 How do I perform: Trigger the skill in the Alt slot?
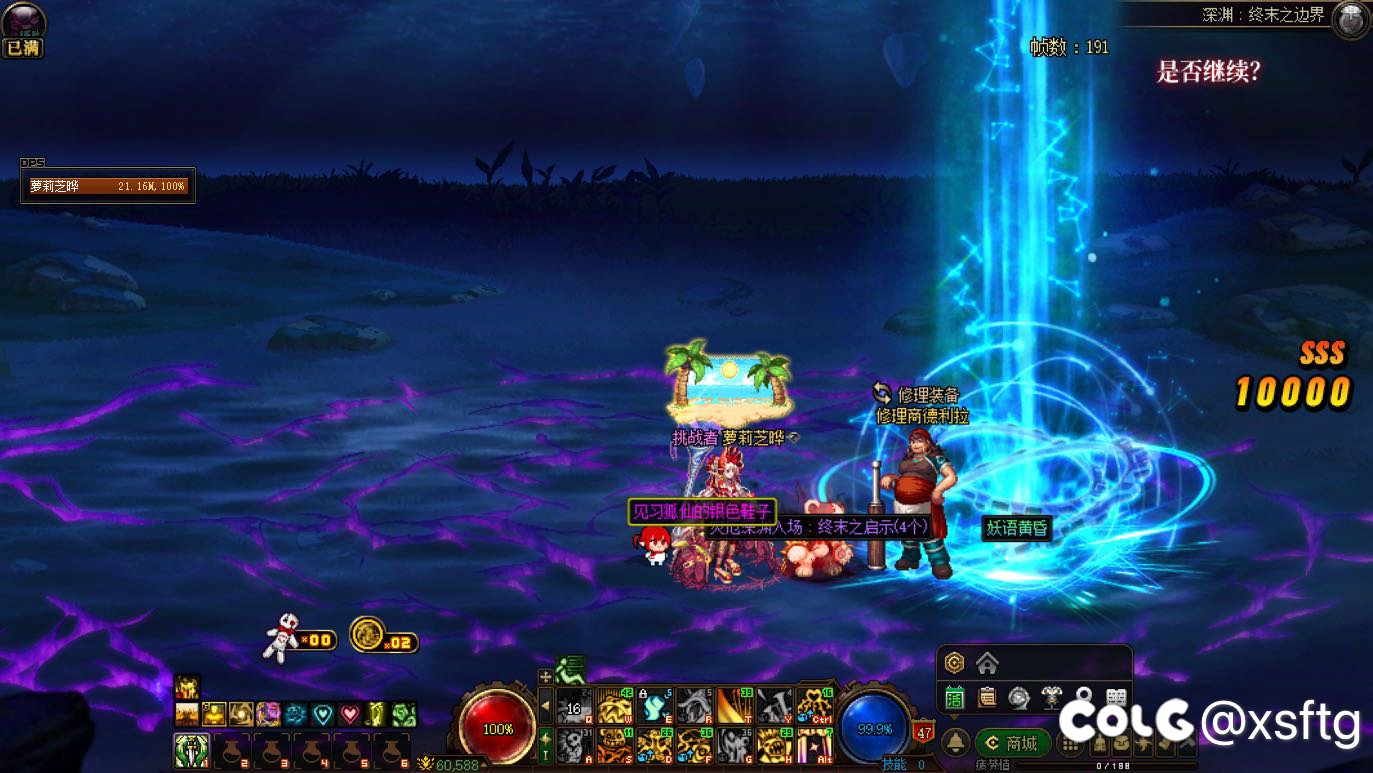point(815,744)
